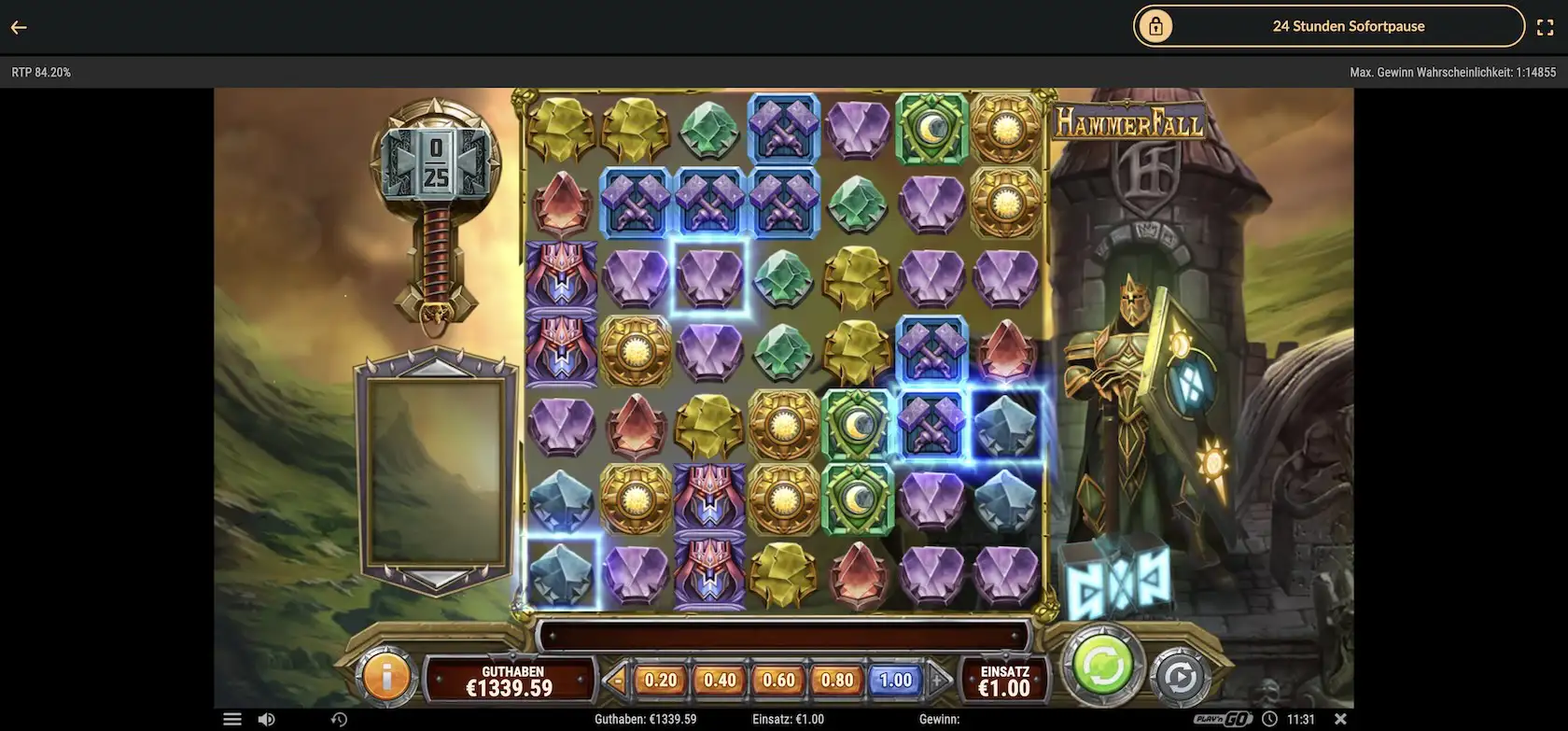Open the game history clock icon
Screen dimensions: 1568x731
pyautogui.click(x=339, y=720)
